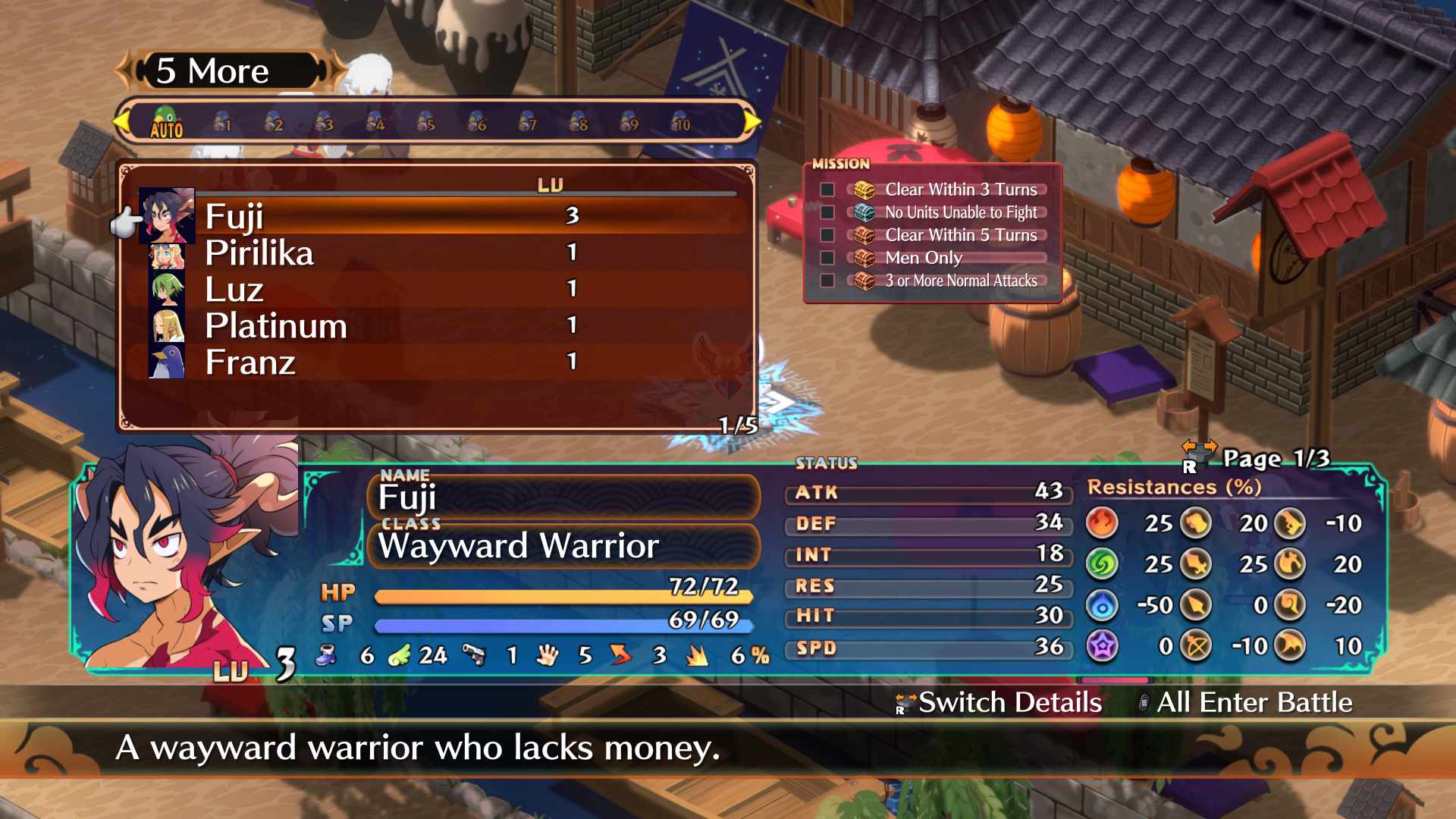Flip the Page 1/3 status indicator

(x=1274, y=459)
